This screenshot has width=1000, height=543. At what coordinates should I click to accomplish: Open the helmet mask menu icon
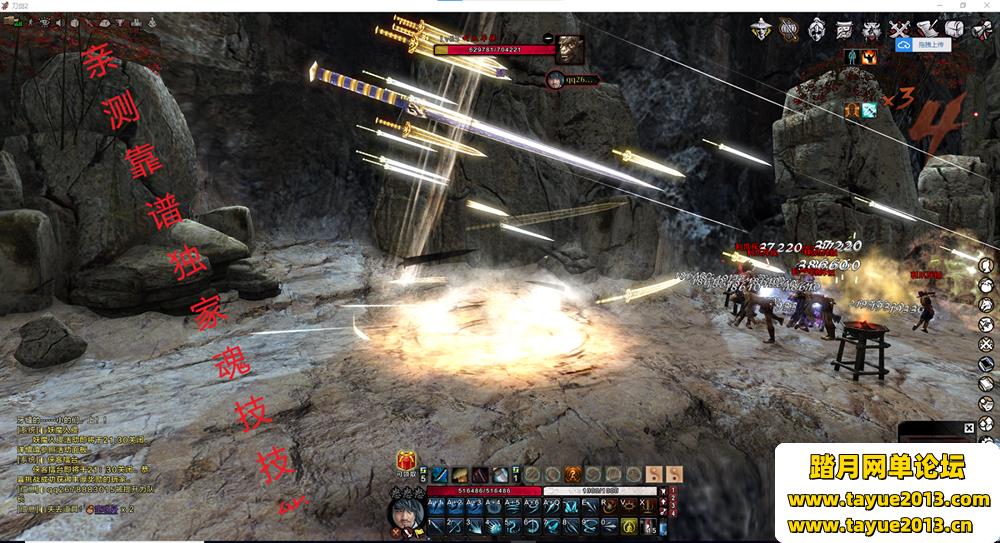click(816, 29)
